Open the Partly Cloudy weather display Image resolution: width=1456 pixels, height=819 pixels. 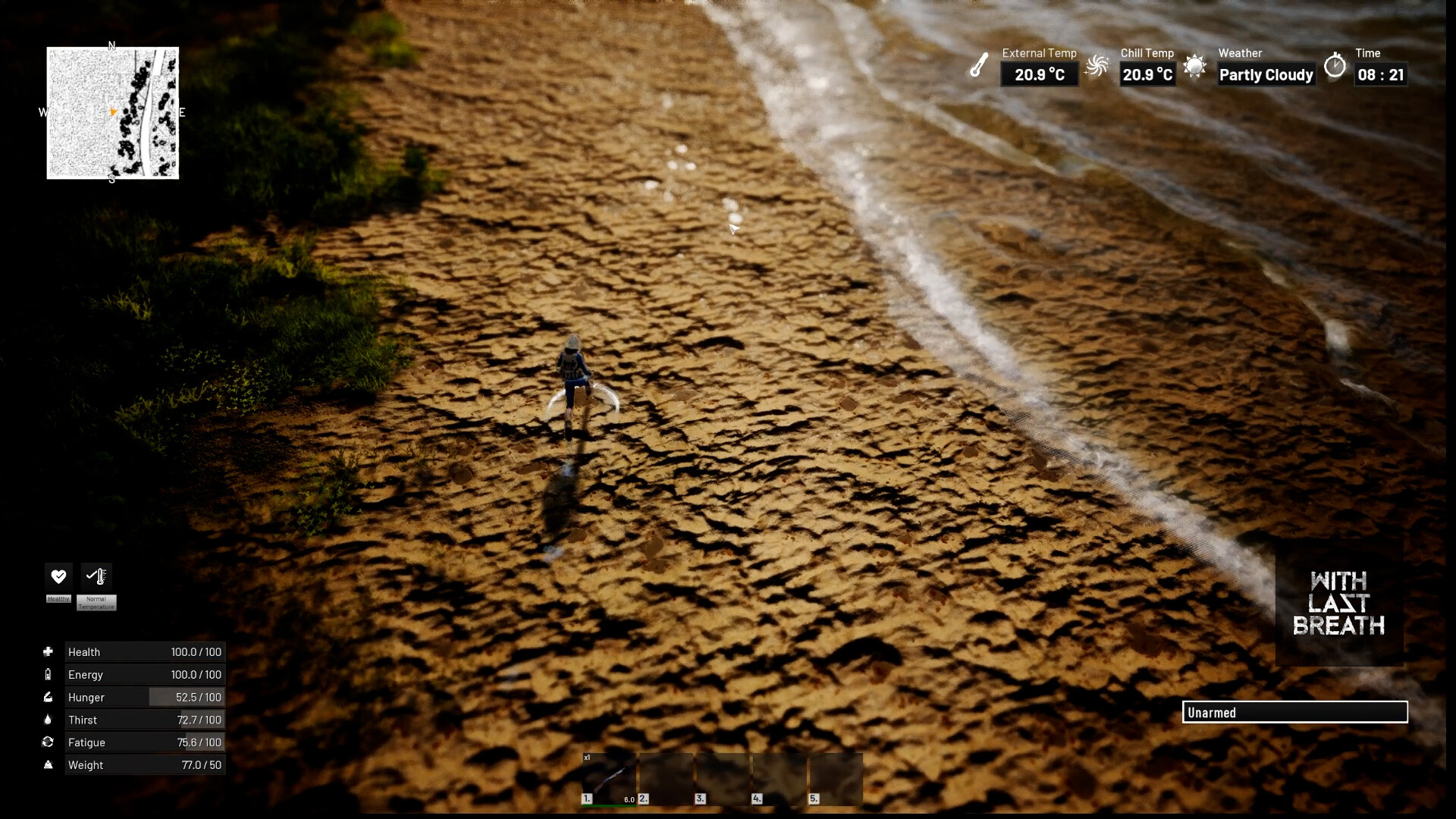1265,75
